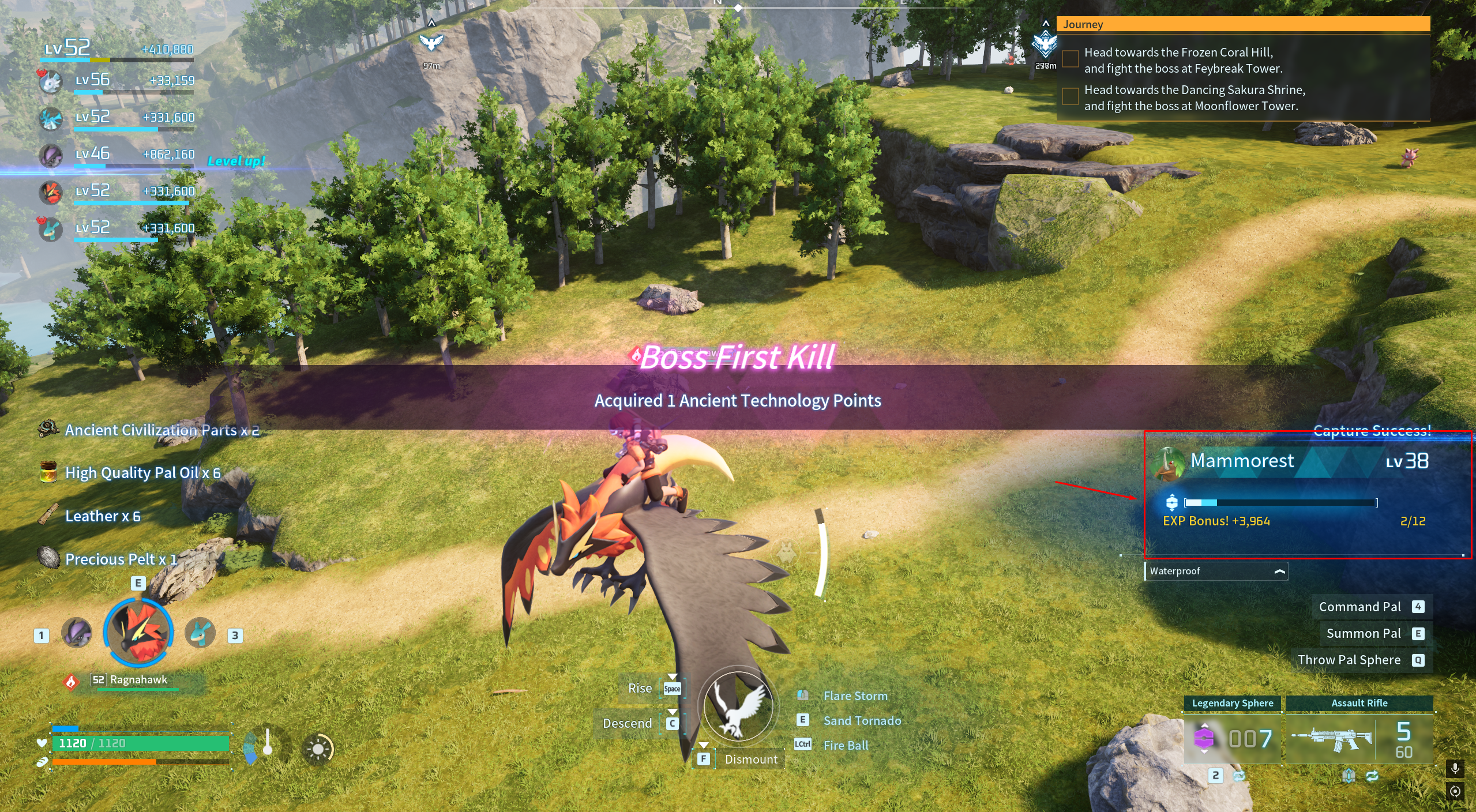The image size is (1476, 812).
Task: Activate the Sand Tornado skill
Action: pyautogui.click(x=862, y=721)
